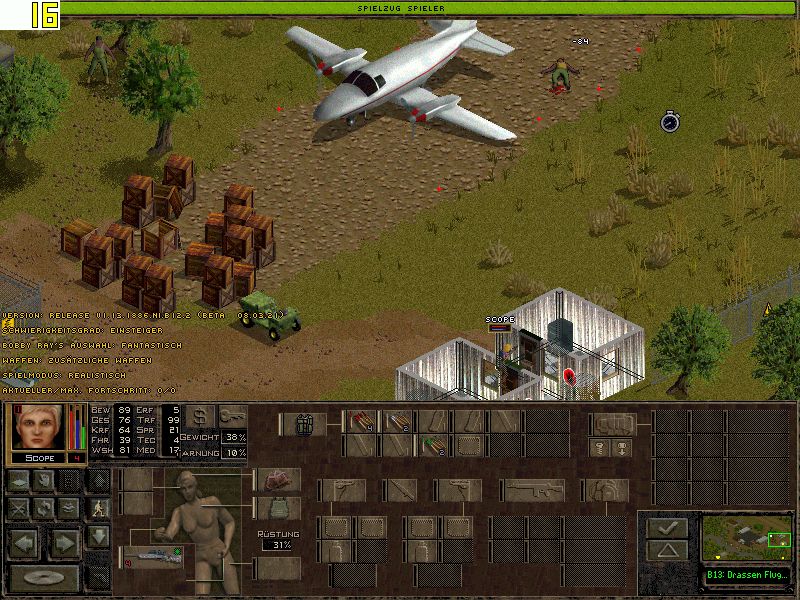800x600 pixels.
Task: Confirm with the checkmark done button
Action: pyautogui.click(x=666, y=527)
